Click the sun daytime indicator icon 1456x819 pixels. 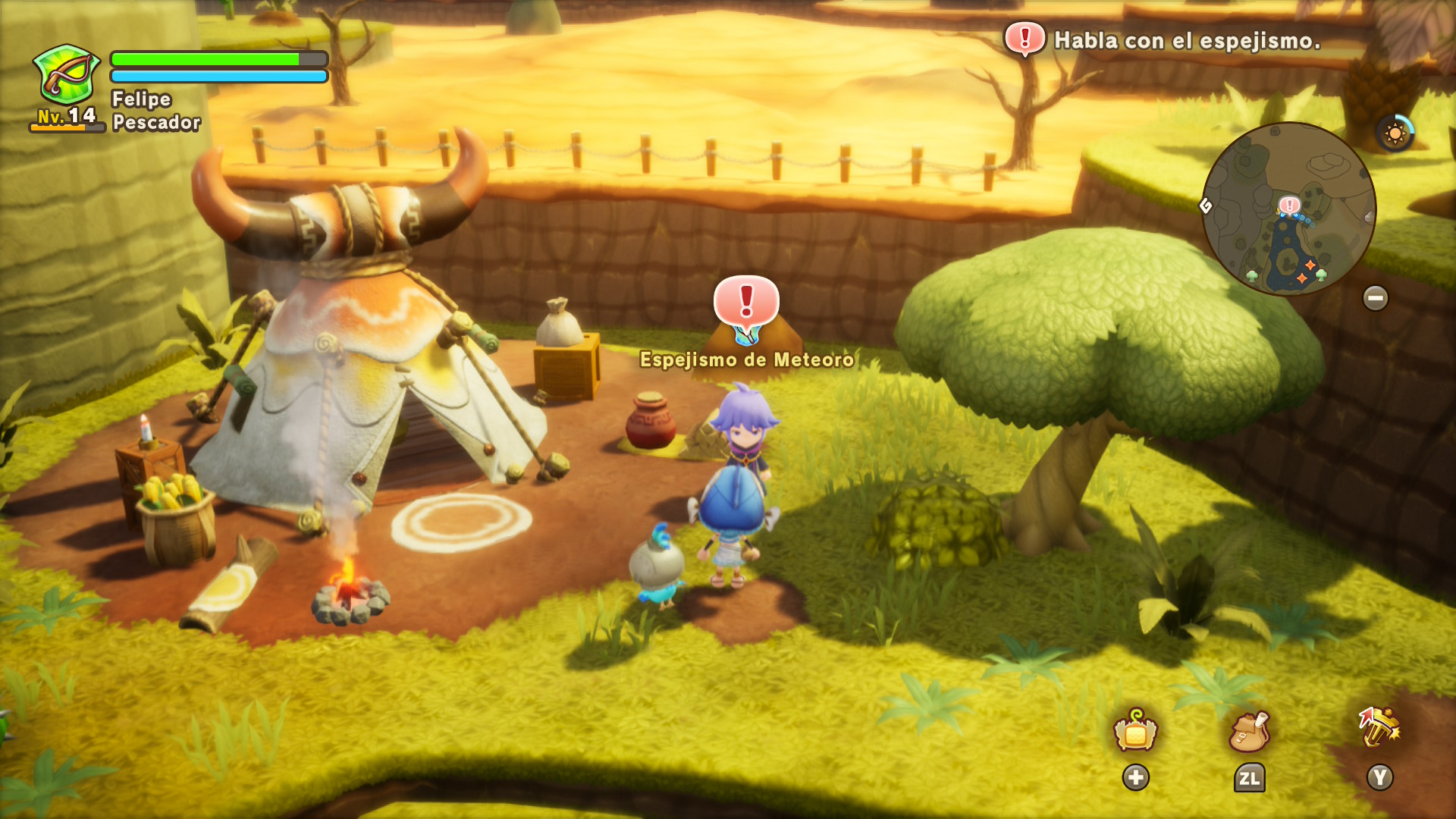coord(1395,134)
